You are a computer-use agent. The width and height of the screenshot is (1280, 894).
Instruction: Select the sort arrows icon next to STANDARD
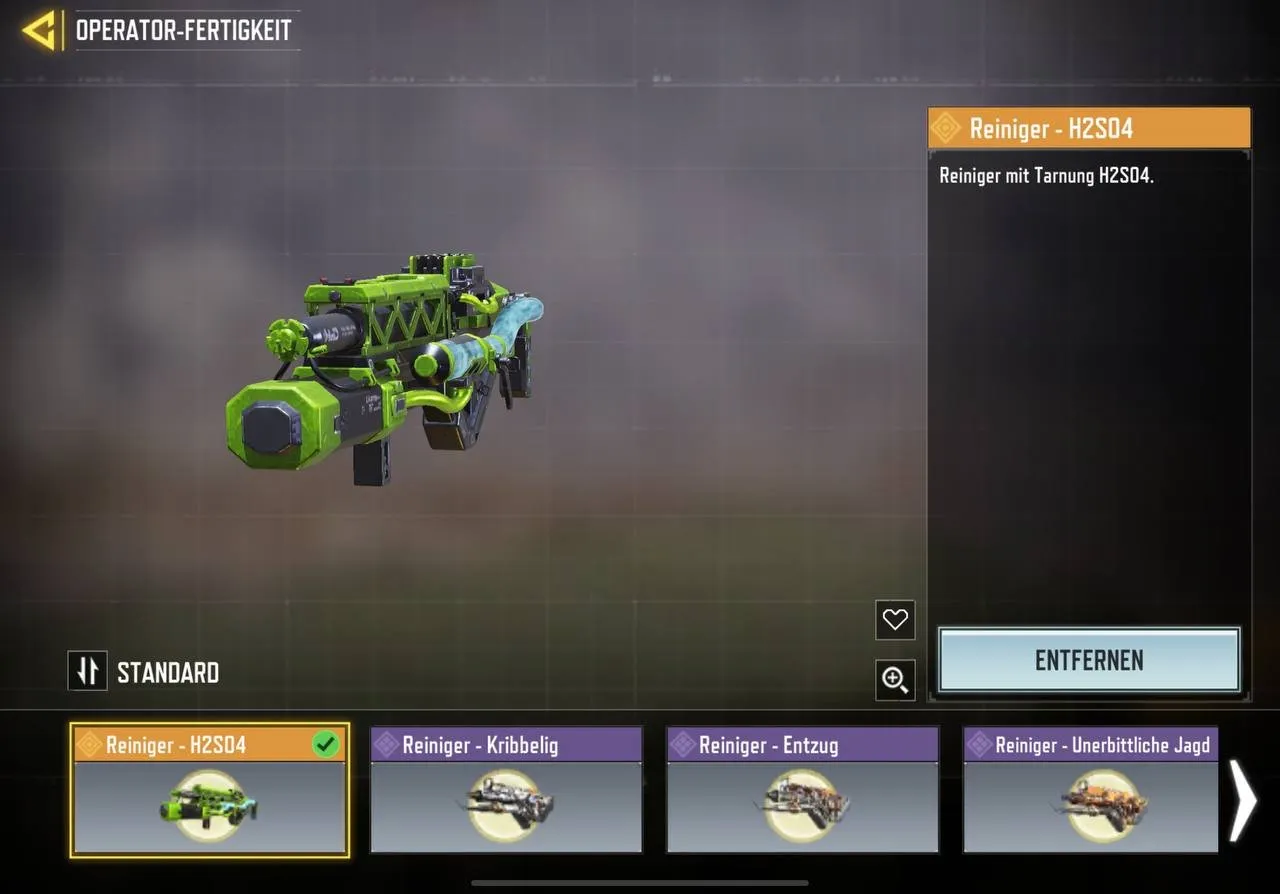point(87,671)
